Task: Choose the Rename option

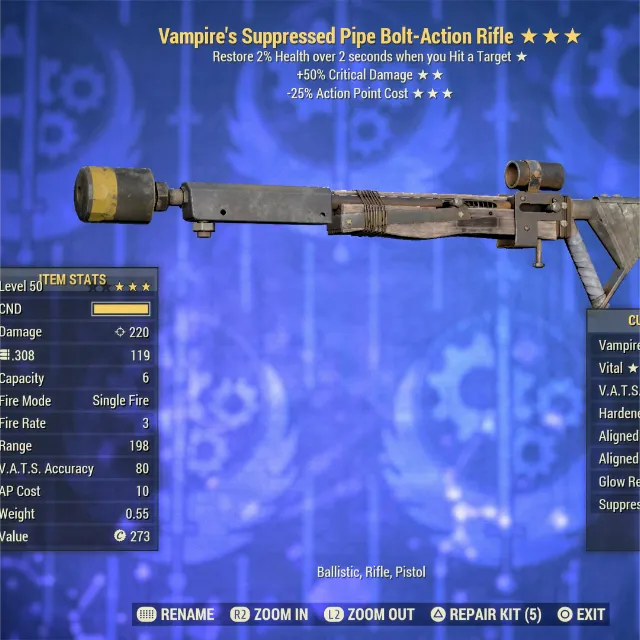Action: pos(176,614)
